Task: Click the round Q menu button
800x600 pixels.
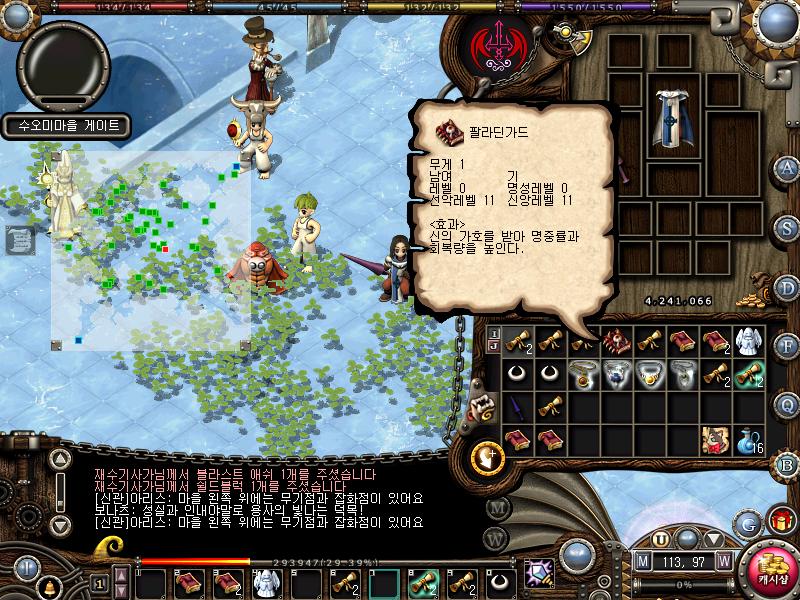Action: tap(787, 404)
